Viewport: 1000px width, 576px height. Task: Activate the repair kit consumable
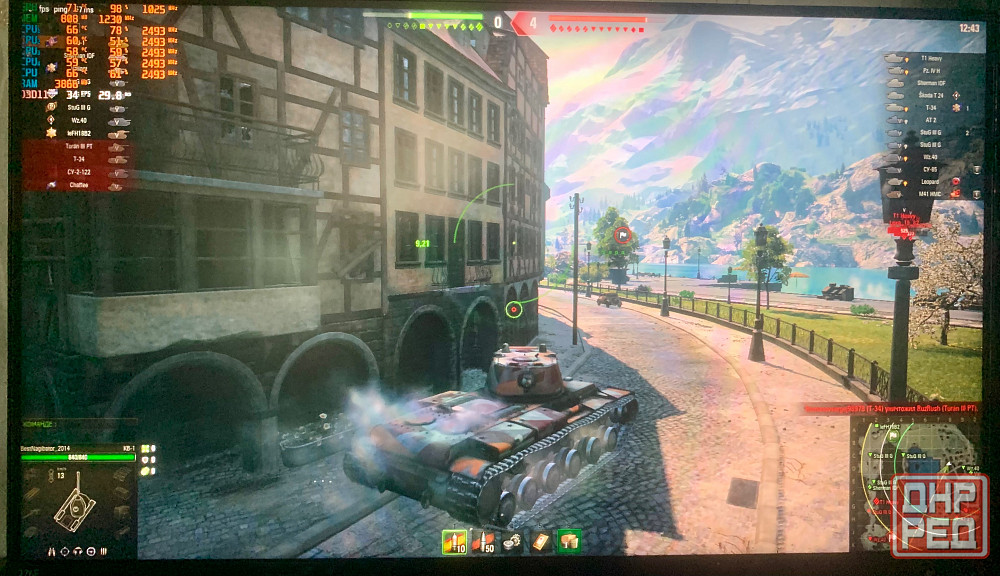coord(513,541)
